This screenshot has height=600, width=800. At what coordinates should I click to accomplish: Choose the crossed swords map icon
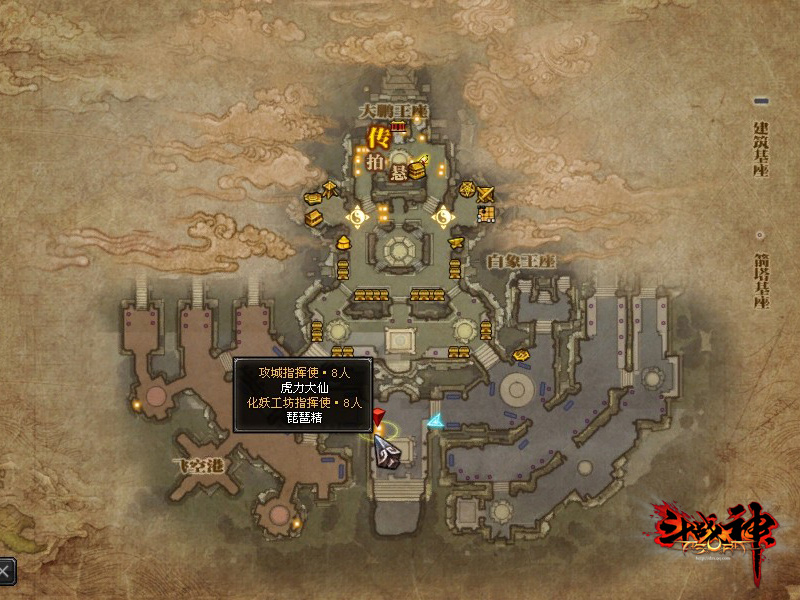(x=486, y=194)
